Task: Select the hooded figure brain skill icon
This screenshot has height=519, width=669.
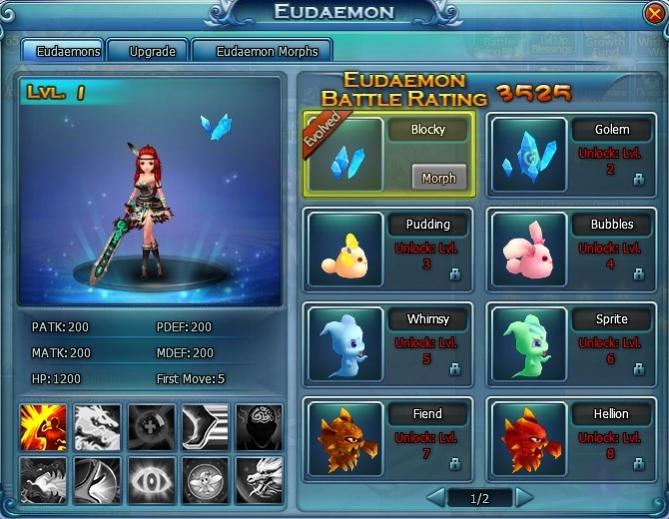Action: (258, 428)
